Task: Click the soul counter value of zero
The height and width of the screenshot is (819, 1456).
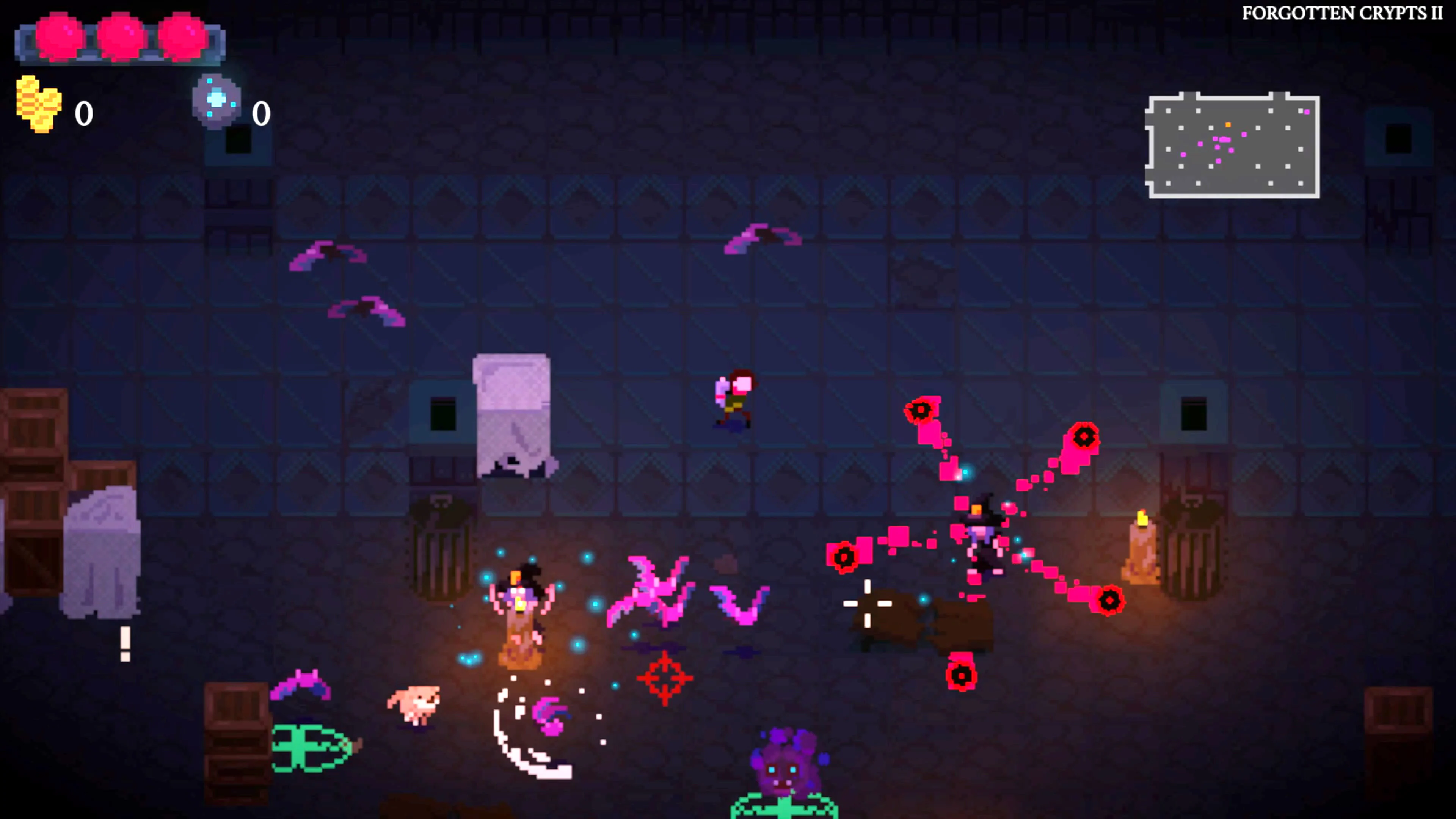Action: coord(262,113)
